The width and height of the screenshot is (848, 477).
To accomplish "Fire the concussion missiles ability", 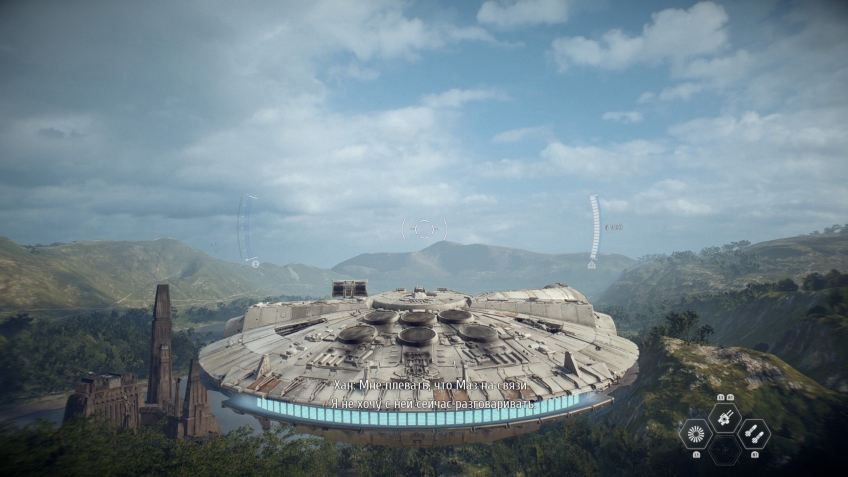I will pos(754,433).
